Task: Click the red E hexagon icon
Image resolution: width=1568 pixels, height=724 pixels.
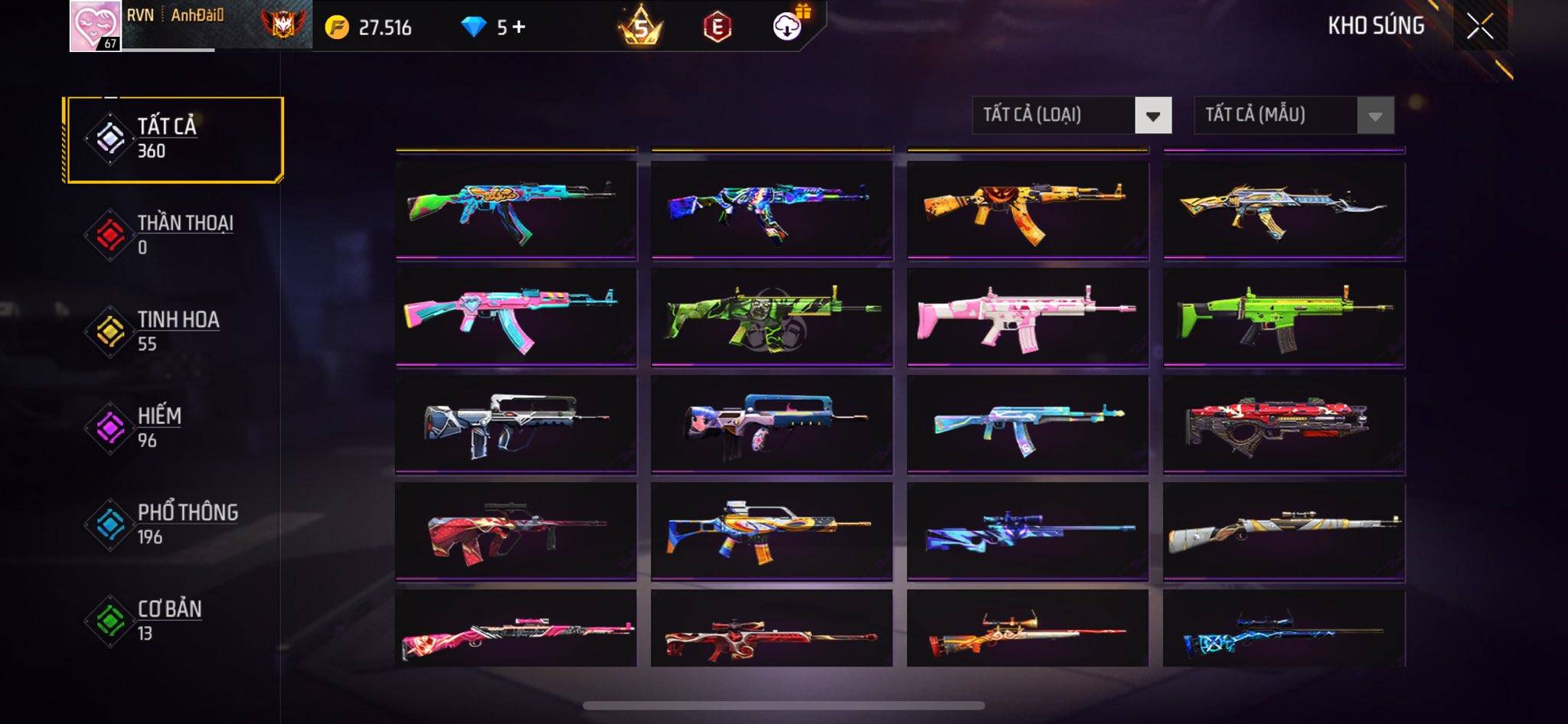Action: click(717, 28)
